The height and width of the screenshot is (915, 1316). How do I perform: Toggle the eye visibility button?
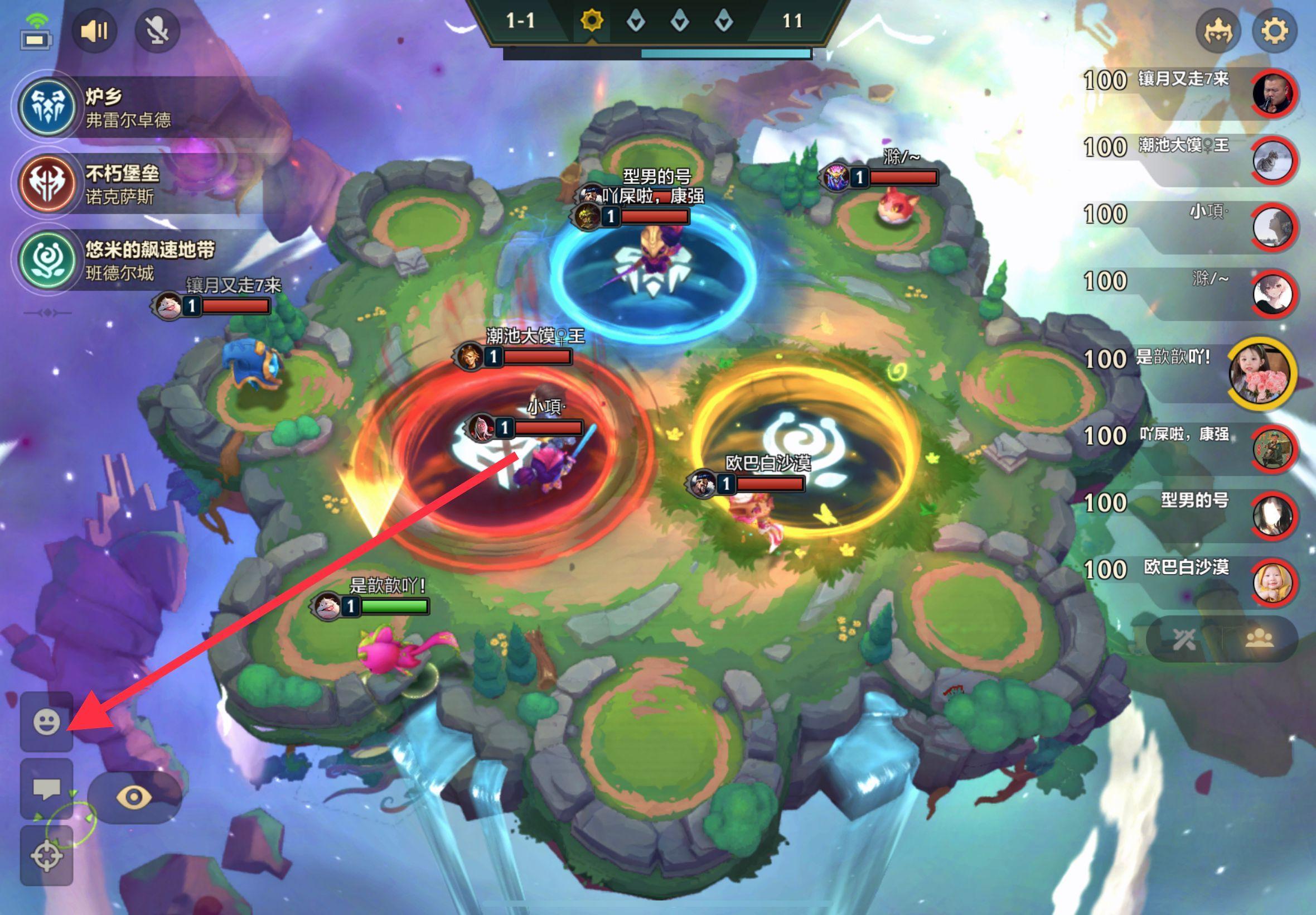pyautogui.click(x=134, y=797)
